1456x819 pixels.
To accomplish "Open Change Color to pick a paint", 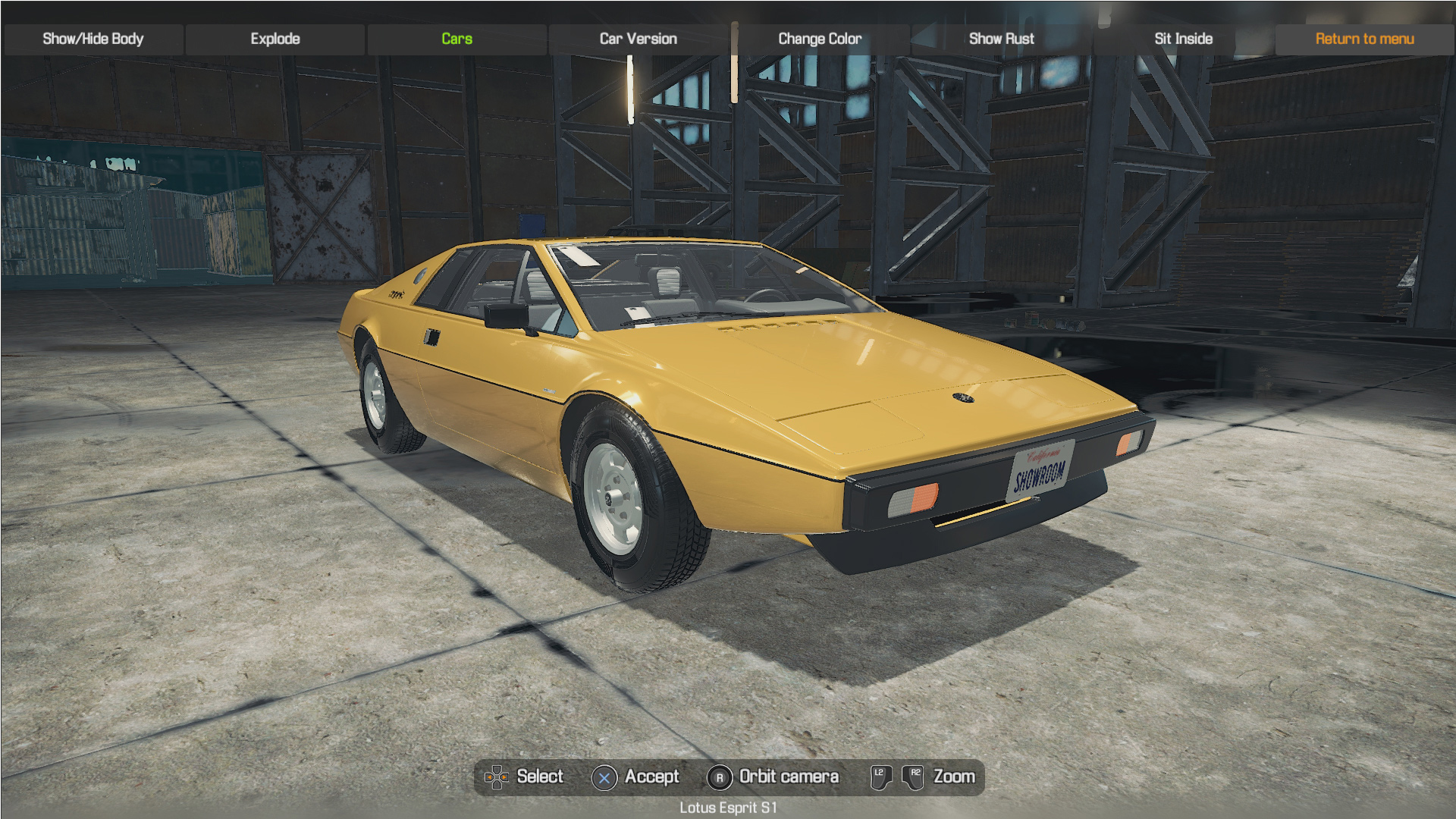I will (x=819, y=39).
